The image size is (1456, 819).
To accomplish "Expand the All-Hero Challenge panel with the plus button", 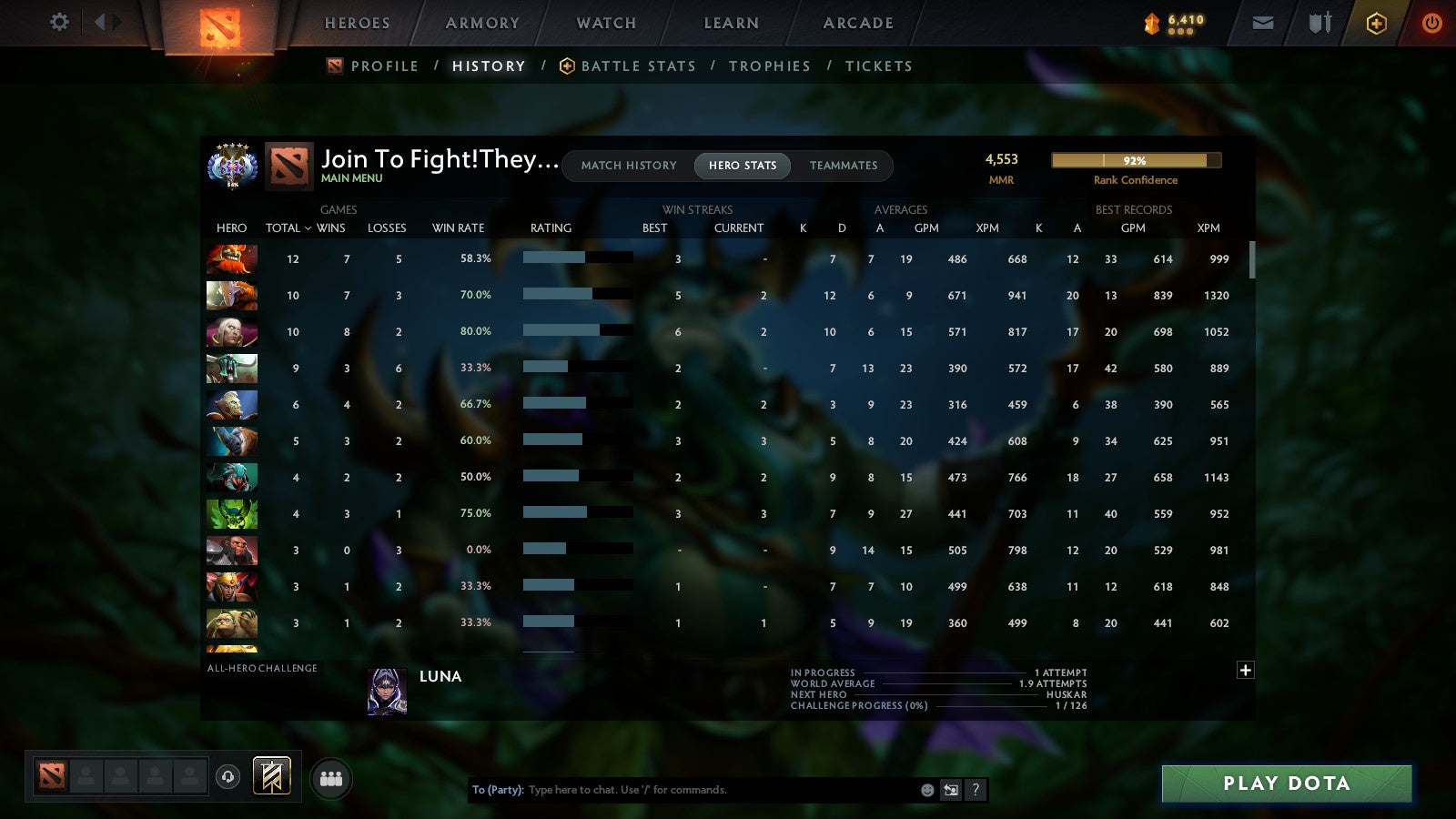I will (1245, 670).
